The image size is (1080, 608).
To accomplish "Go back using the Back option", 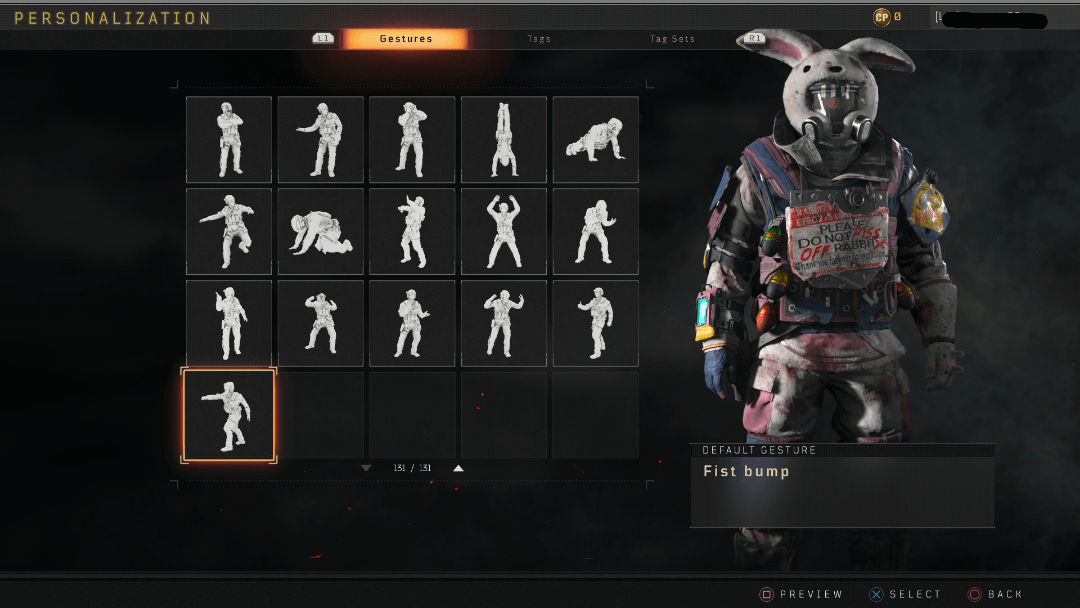I will (996, 594).
